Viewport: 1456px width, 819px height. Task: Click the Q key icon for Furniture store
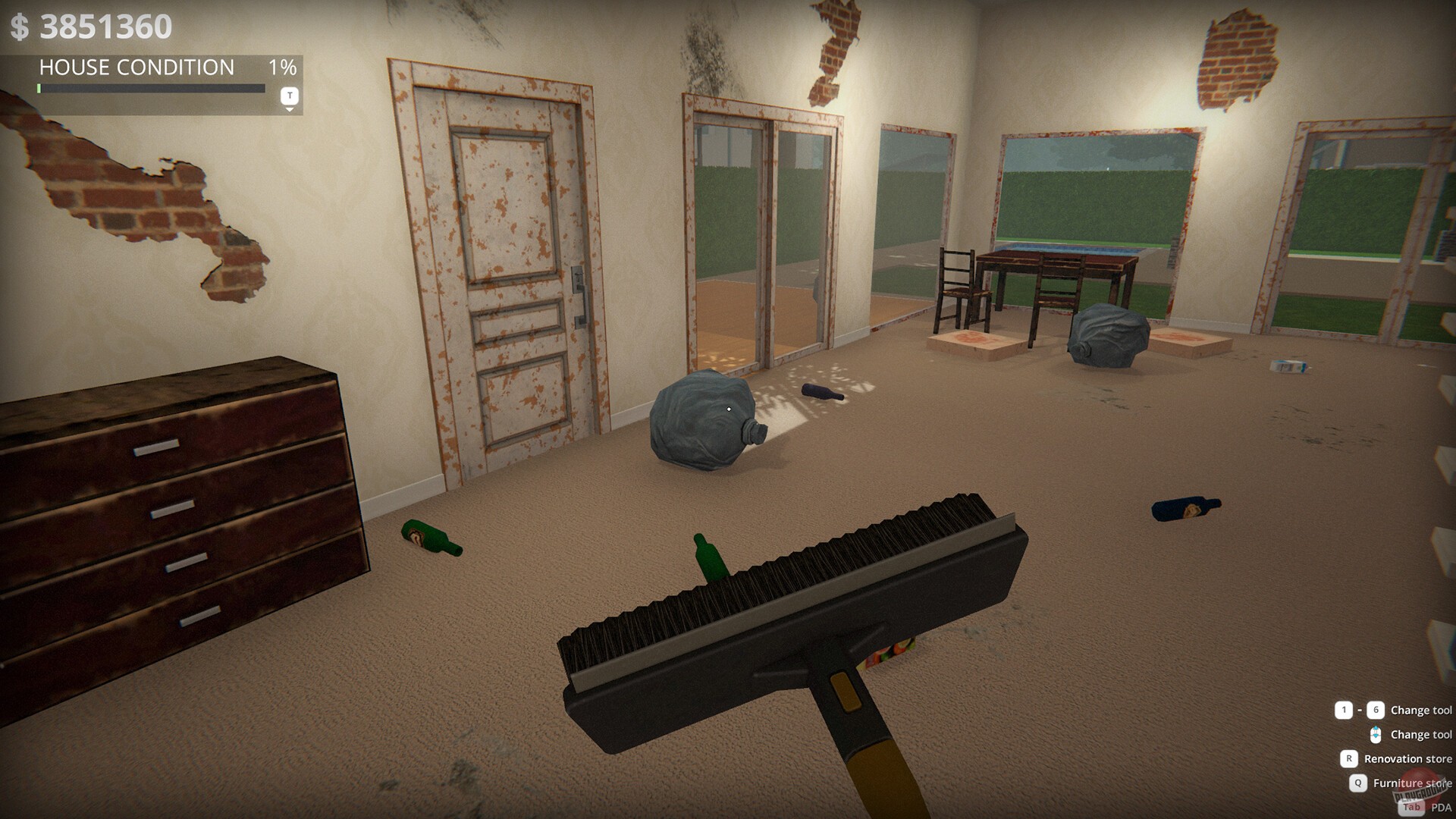(x=1358, y=783)
